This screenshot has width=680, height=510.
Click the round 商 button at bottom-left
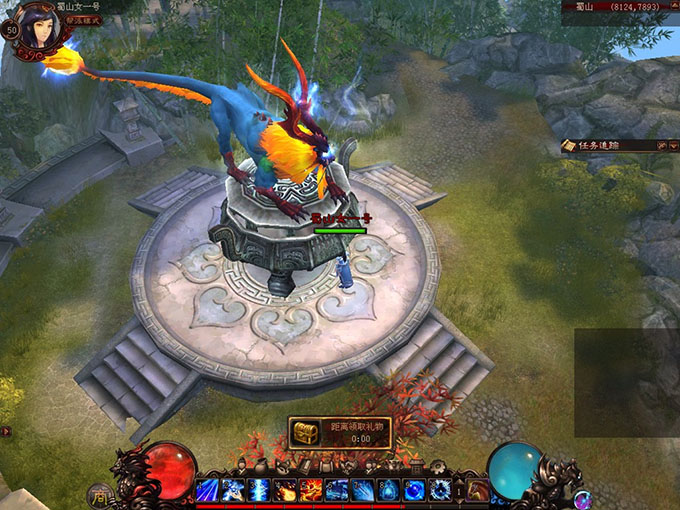(x=100, y=493)
